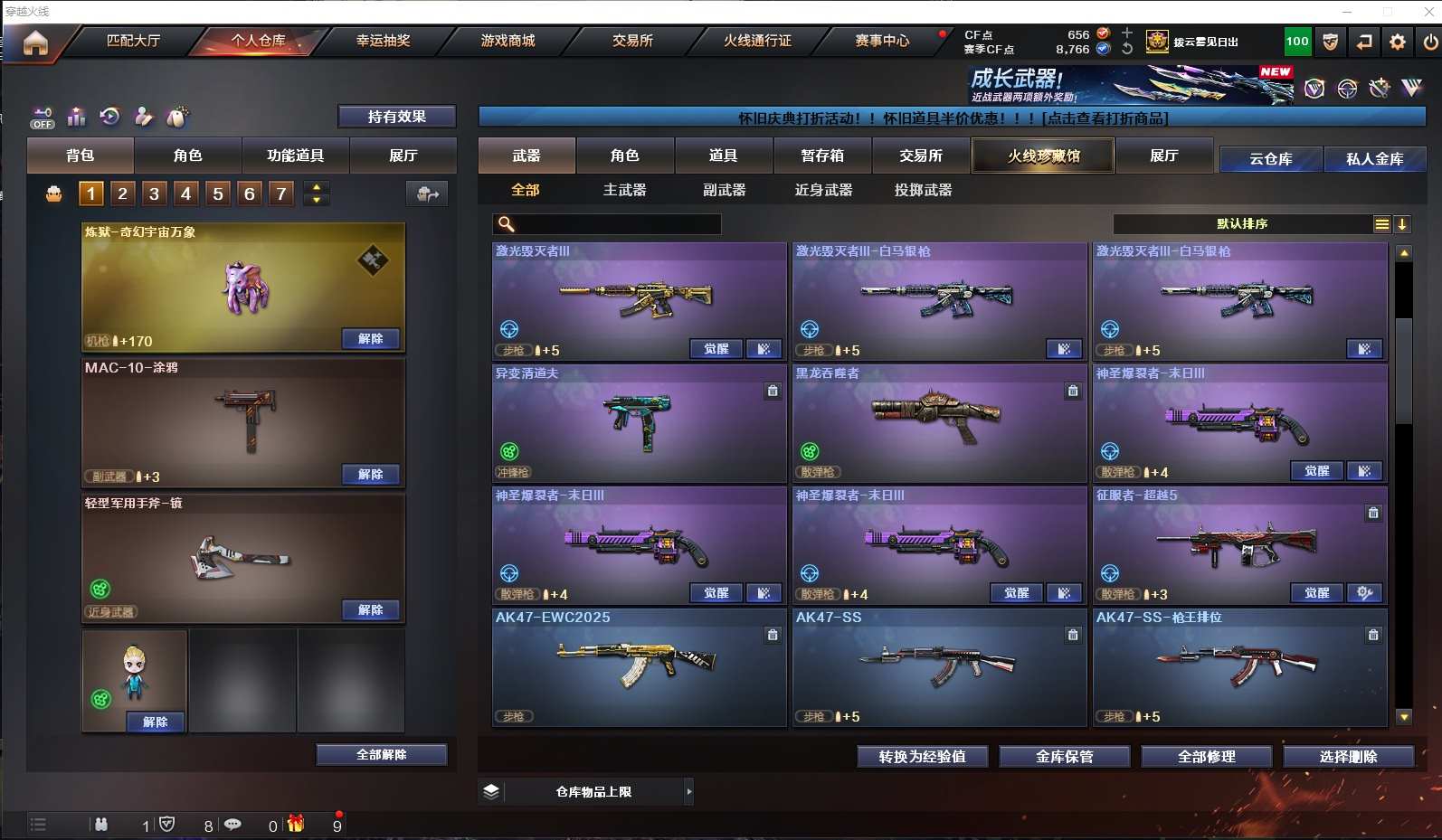1442x840 pixels.
Task: Click the 全部修理 repair all button
Action: point(1206,757)
